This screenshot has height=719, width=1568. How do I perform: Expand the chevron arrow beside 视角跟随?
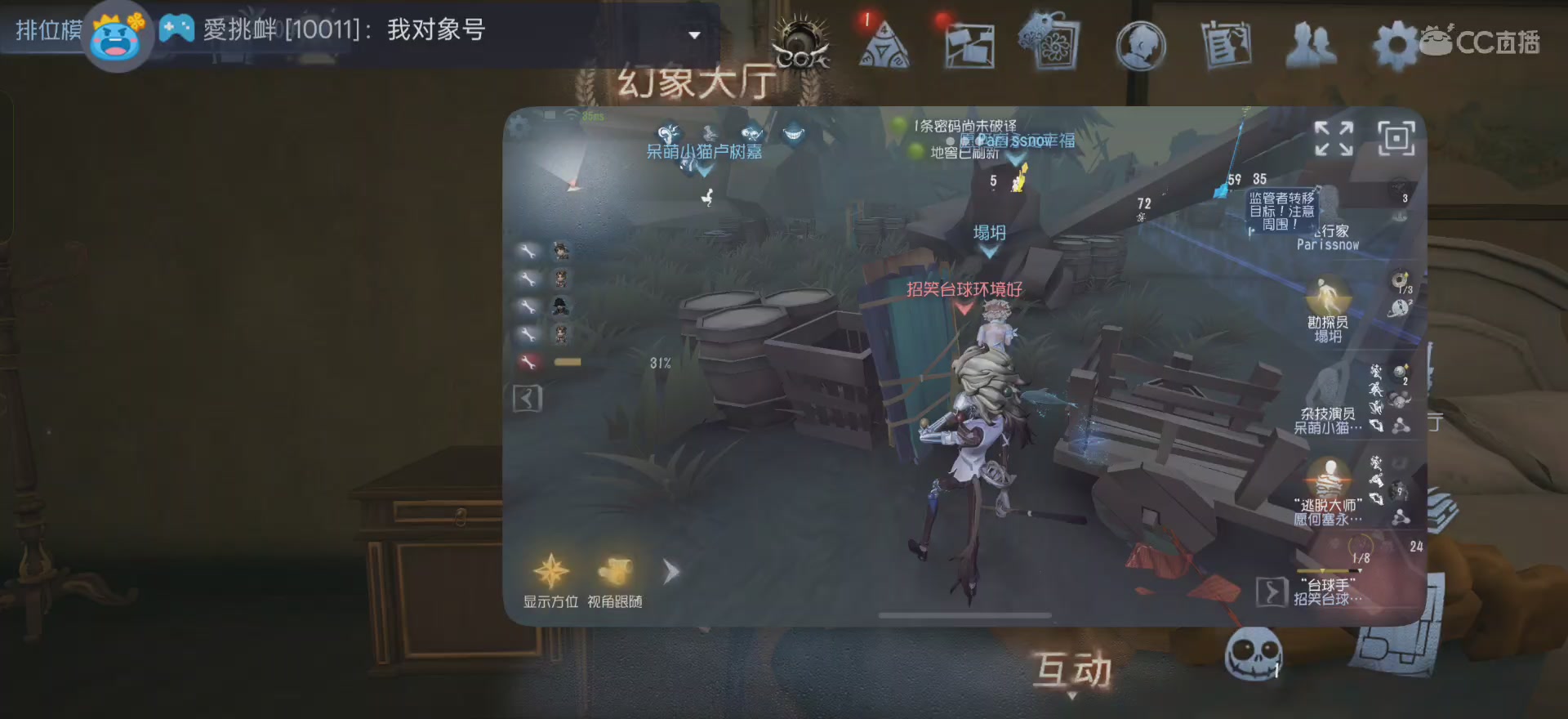(x=670, y=572)
